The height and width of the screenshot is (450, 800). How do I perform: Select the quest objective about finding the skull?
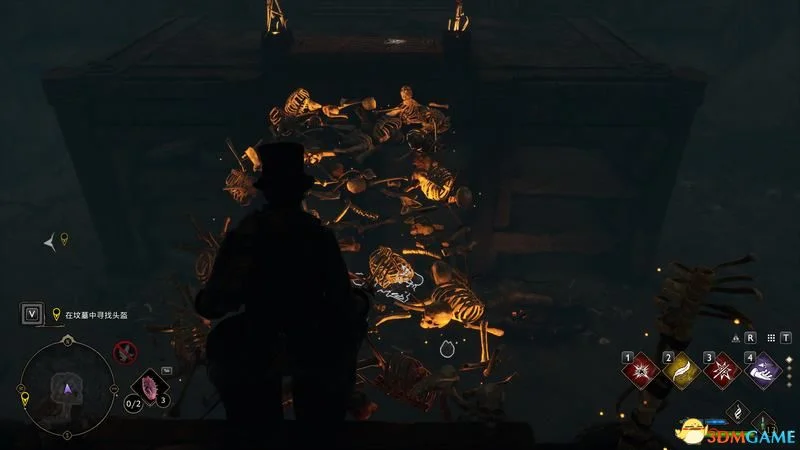point(95,314)
